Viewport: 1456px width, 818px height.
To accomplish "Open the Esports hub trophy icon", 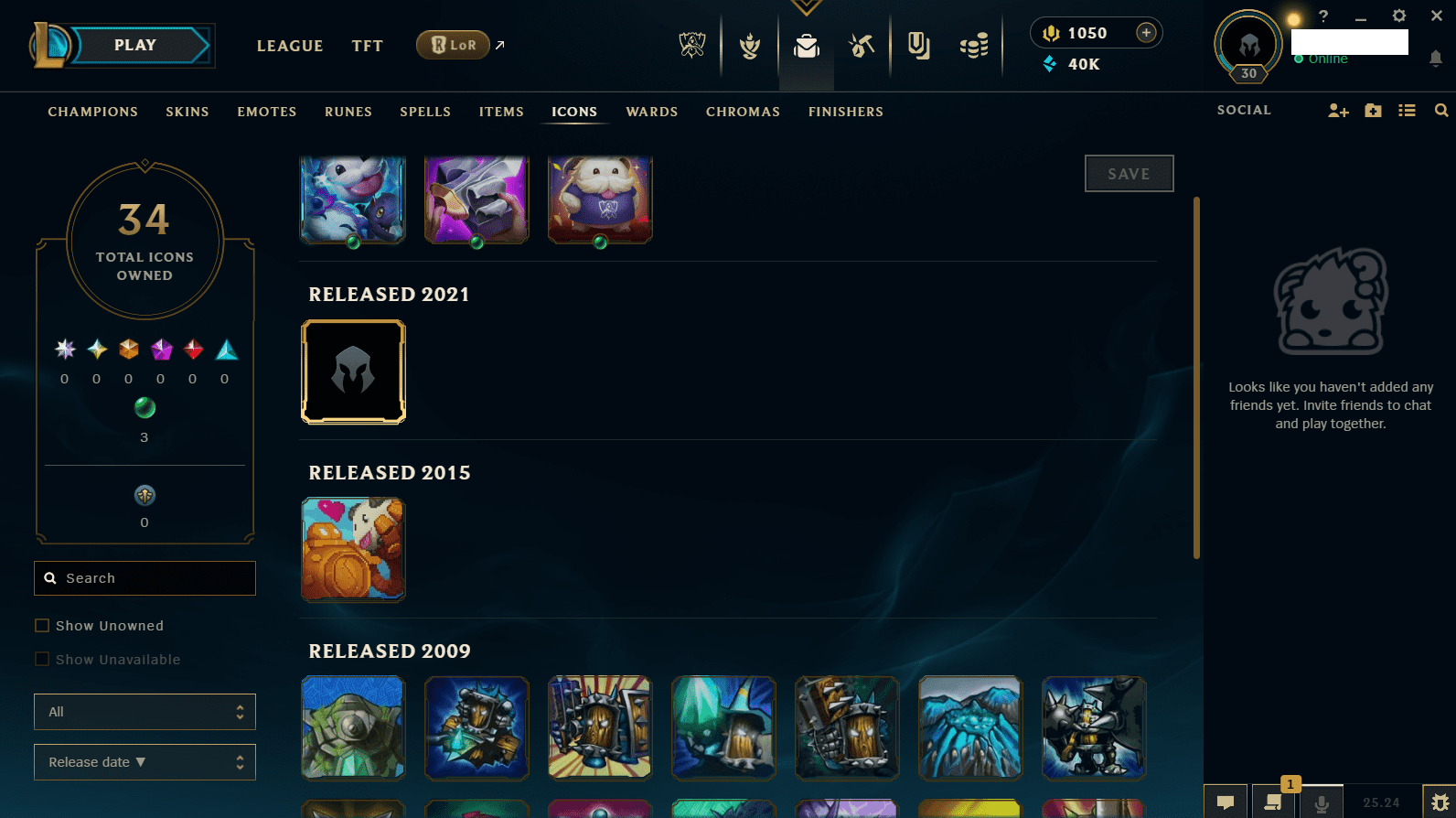I will pyautogui.click(x=692, y=46).
